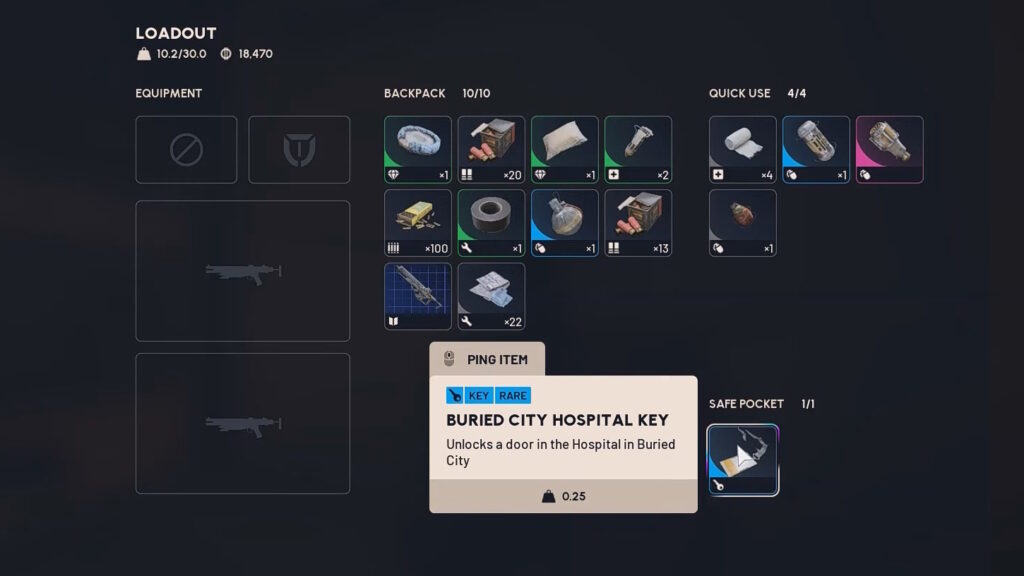Click the shotgun ammo stack of 20
The width and height of the screenshot is (1024, 576).
tap(491, 150)
